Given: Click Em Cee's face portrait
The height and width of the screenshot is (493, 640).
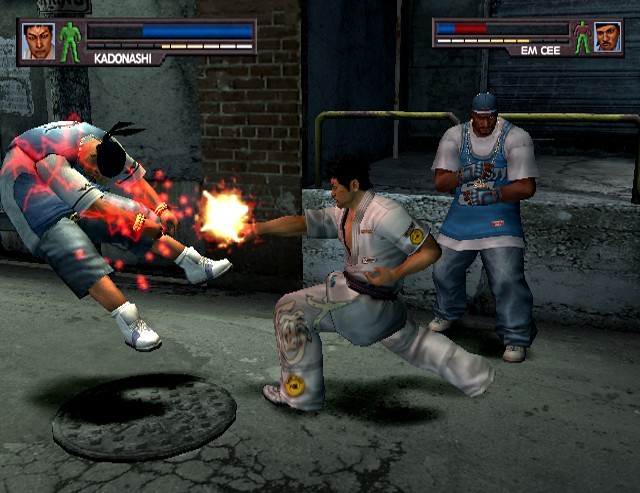Looking at the screenshot, I should point(607,37).
